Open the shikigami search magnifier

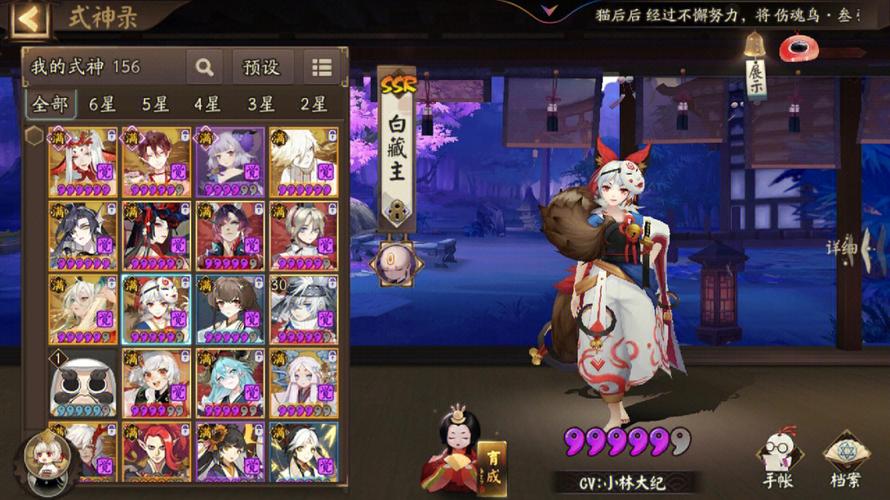(204, 67)
